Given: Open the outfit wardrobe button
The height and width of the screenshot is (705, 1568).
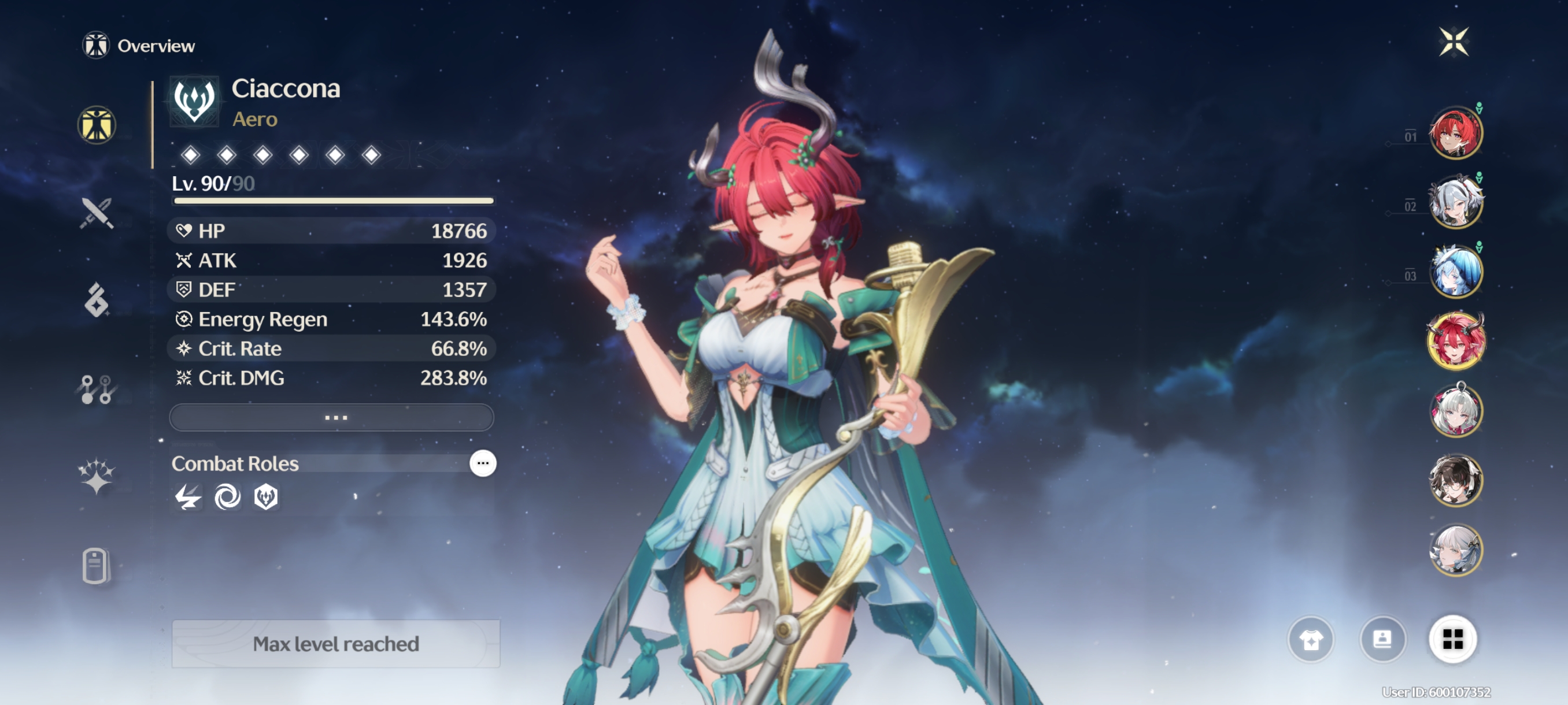Looking at the screenshot, I should pos(1311,639).
